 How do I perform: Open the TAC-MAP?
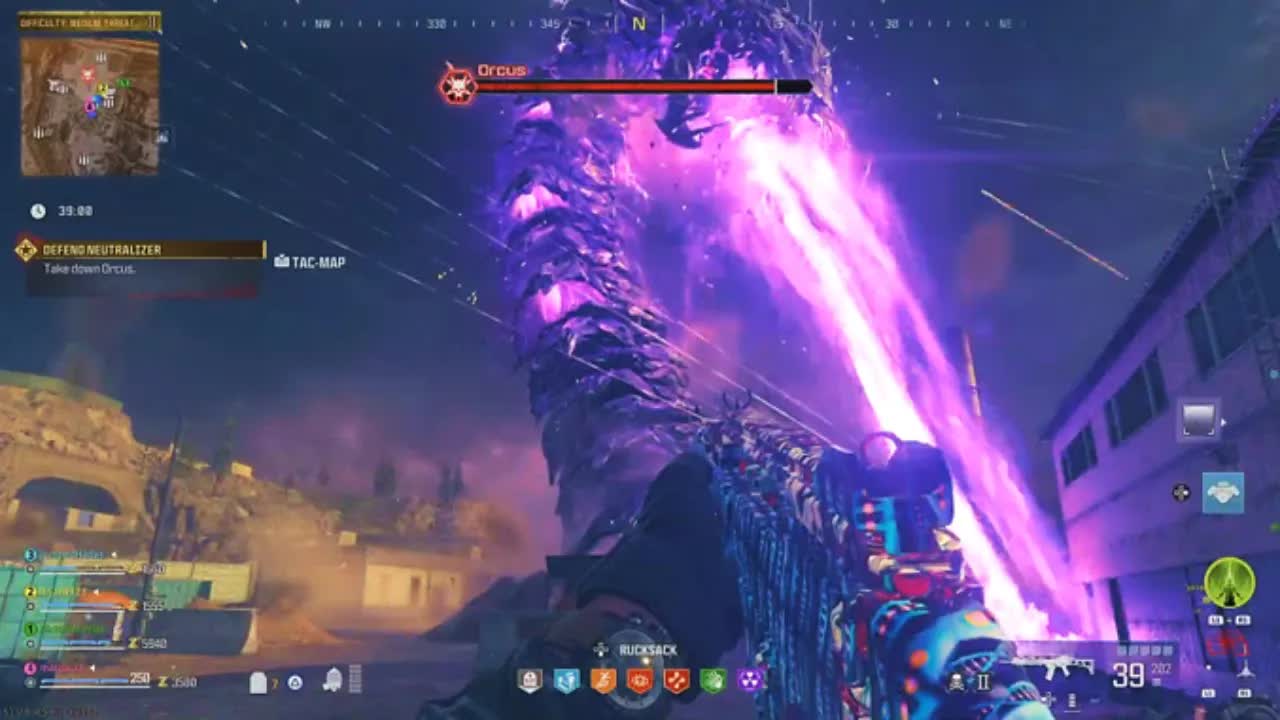(x=309, y=262)
